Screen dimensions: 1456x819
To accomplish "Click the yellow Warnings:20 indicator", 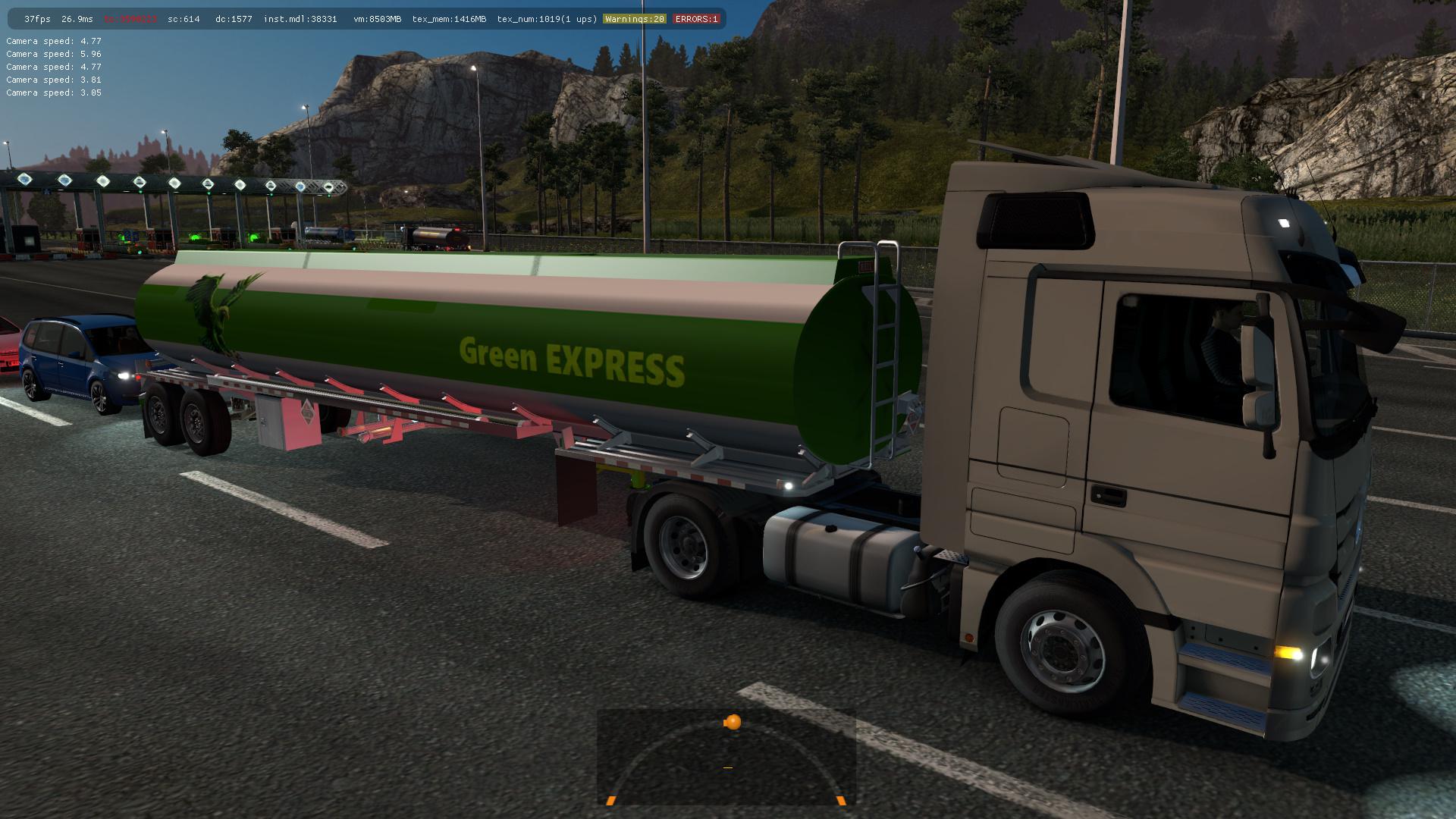I will pos(634,19).
